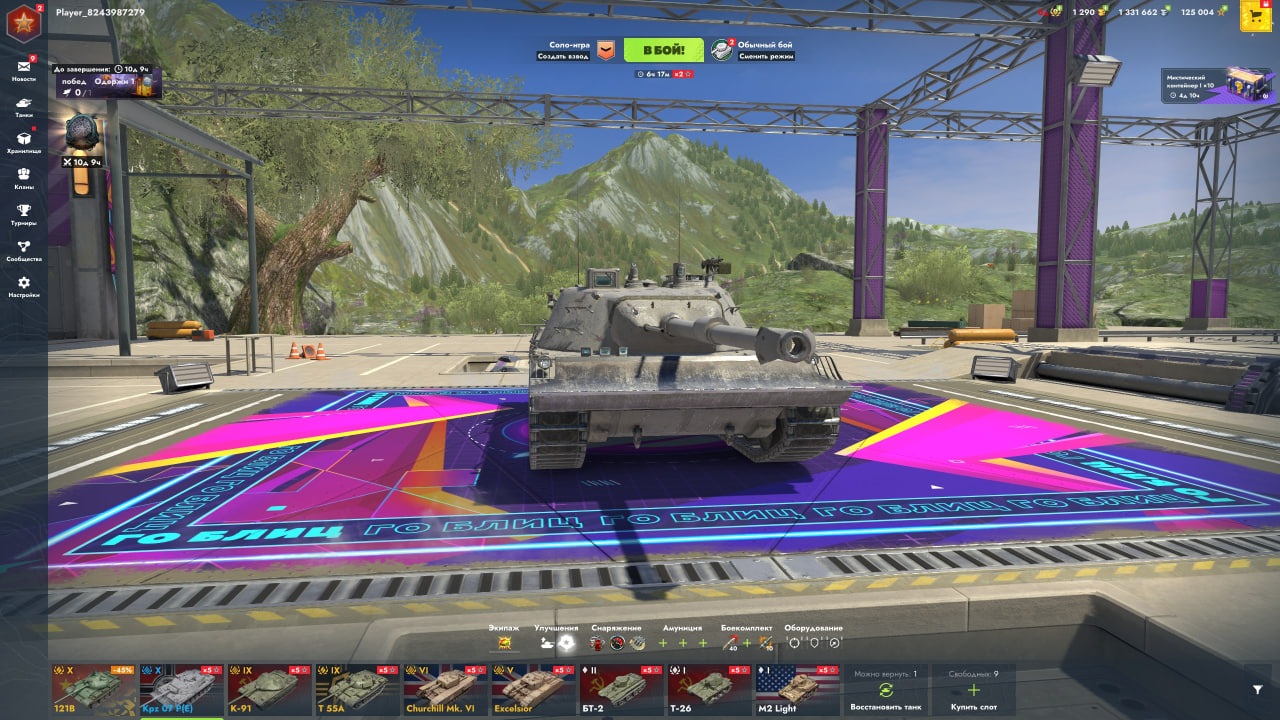Start a battle with the В БОЙ! button
Image resolution: width=1280 pixels, height=720 pixels.
(x=663, y=50)
